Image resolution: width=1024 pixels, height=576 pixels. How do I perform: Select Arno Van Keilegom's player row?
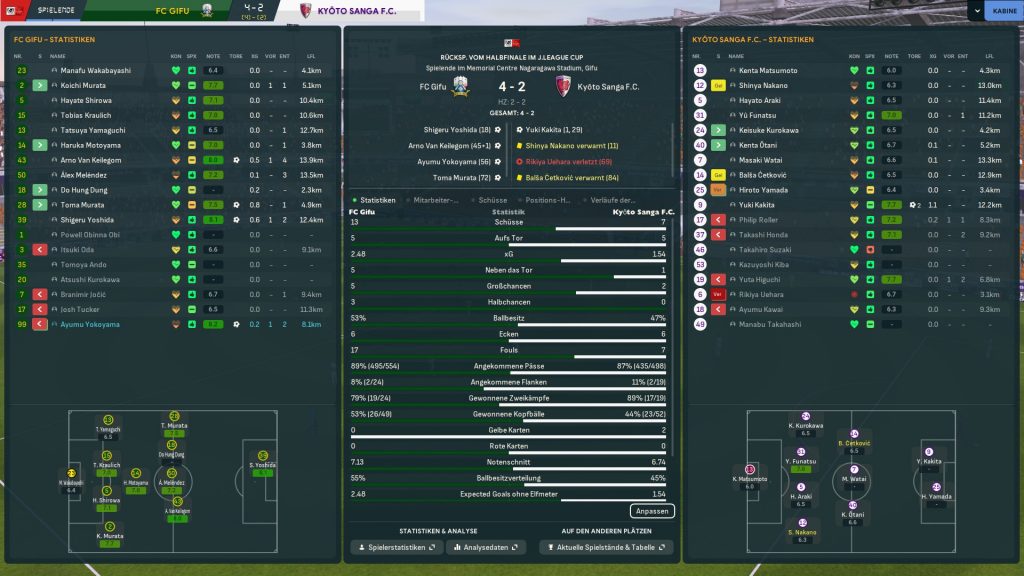[90, 160]
